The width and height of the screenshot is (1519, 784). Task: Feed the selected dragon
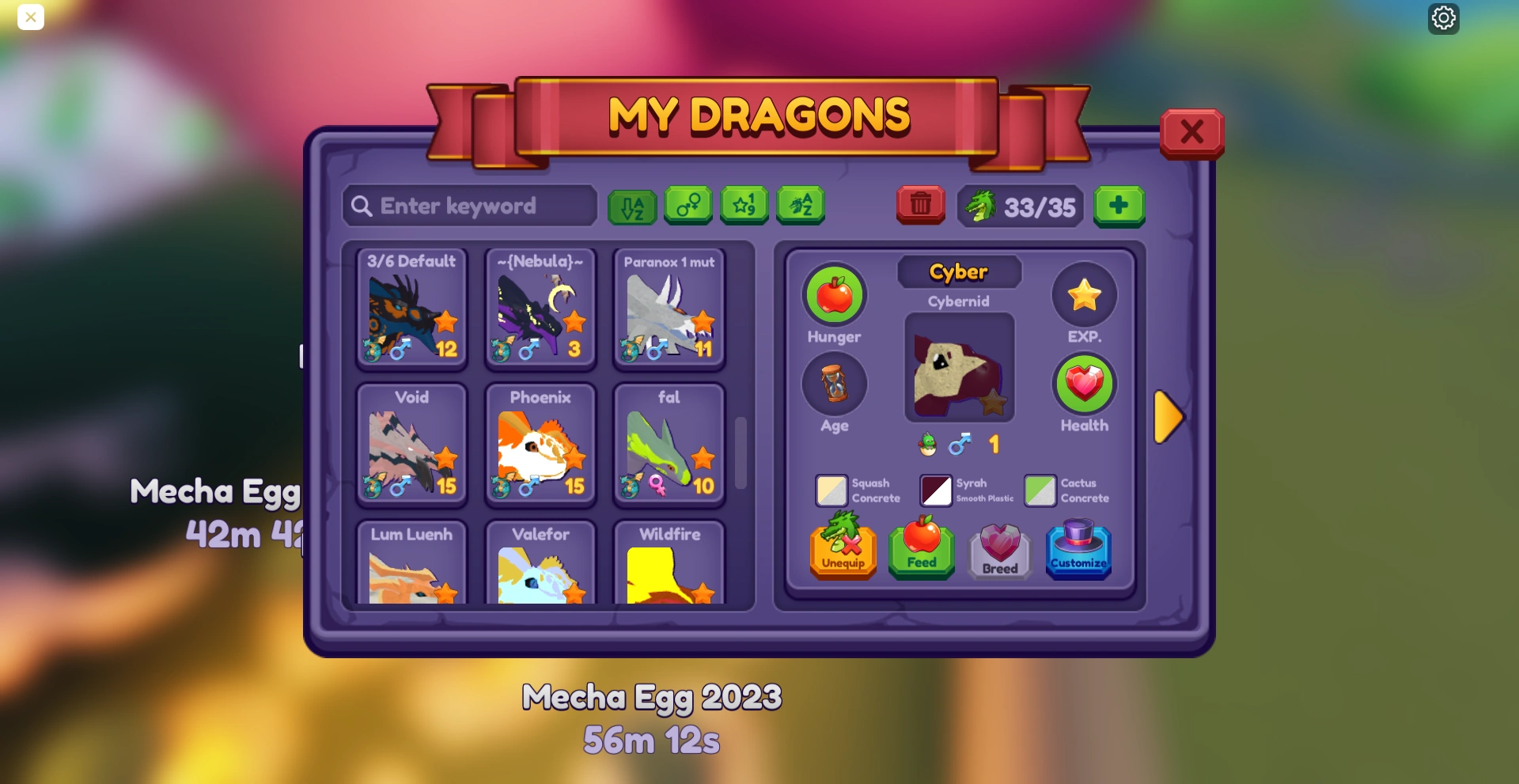pos(921,551)
